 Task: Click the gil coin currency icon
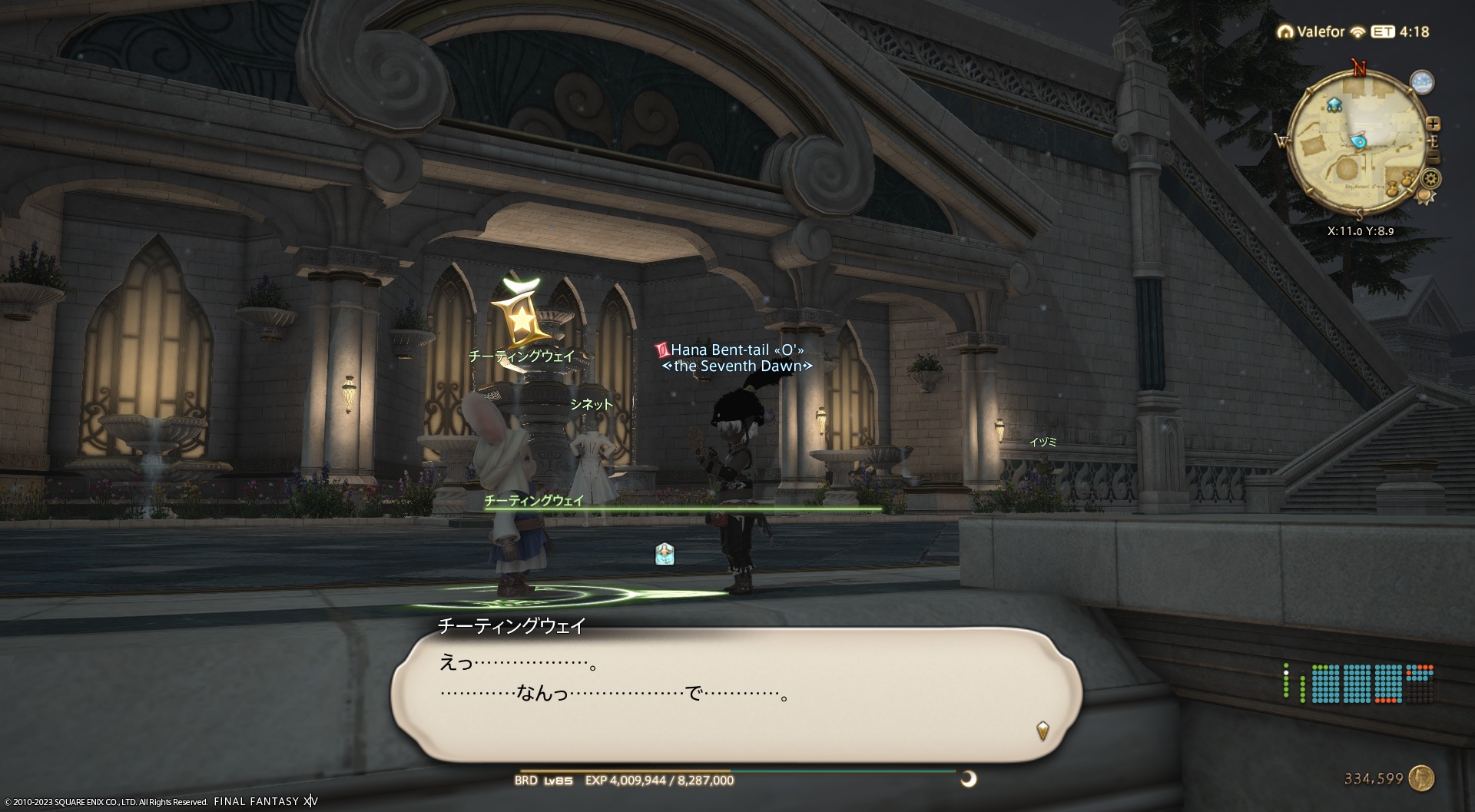click(1422, 778)
